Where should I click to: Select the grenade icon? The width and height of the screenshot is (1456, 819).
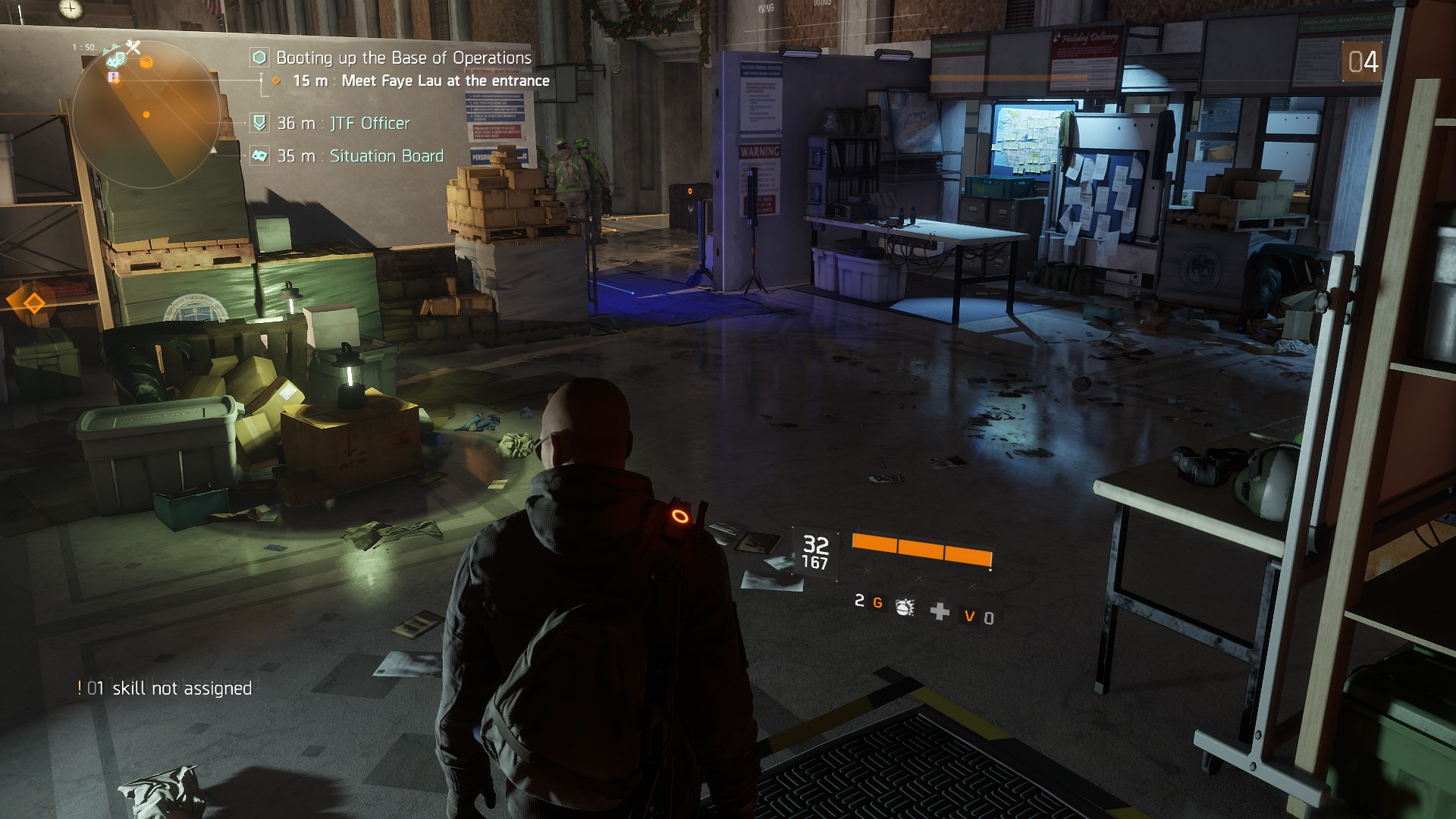(904, 606)
